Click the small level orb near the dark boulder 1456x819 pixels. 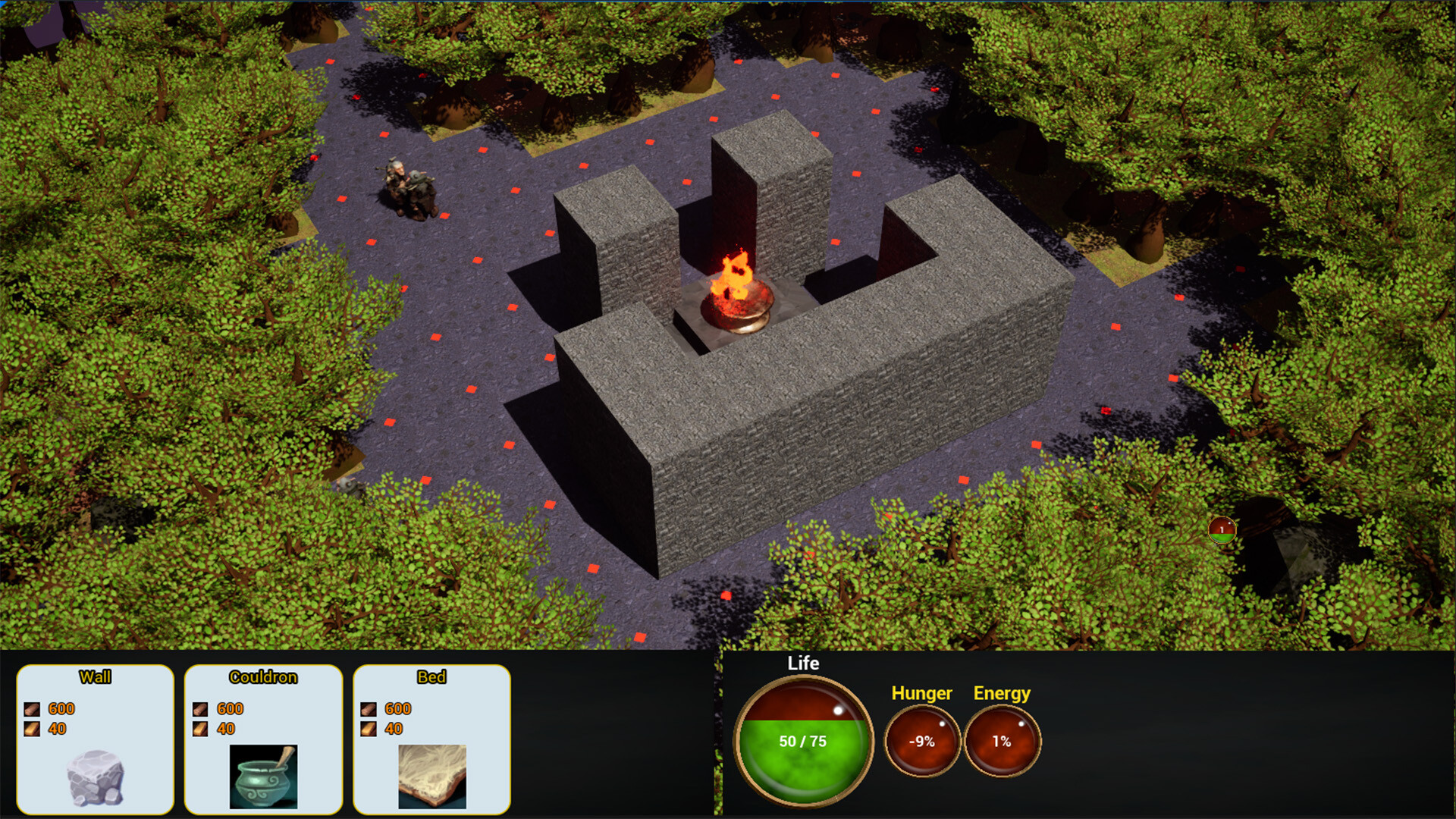coord(1223,532)
